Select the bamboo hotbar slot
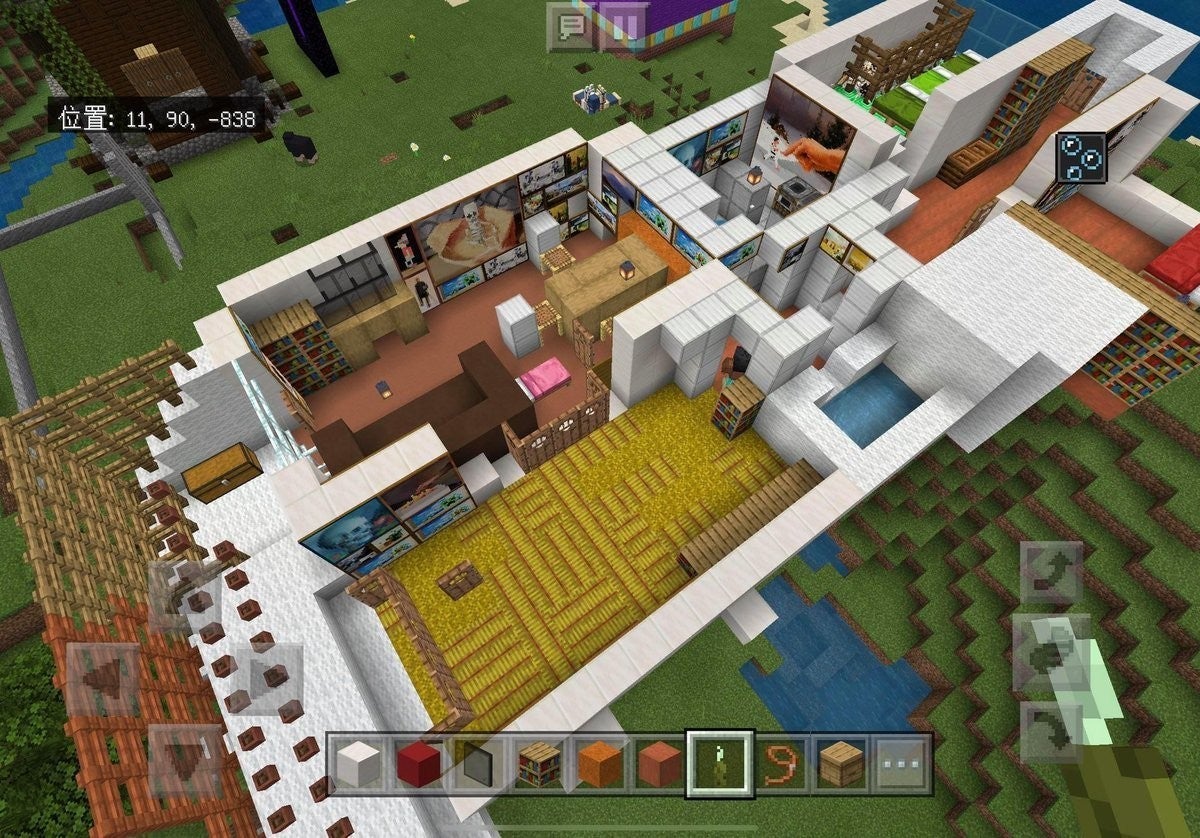Image resolution: width=1200 pixels, height=838 pixels. (720, 765)
